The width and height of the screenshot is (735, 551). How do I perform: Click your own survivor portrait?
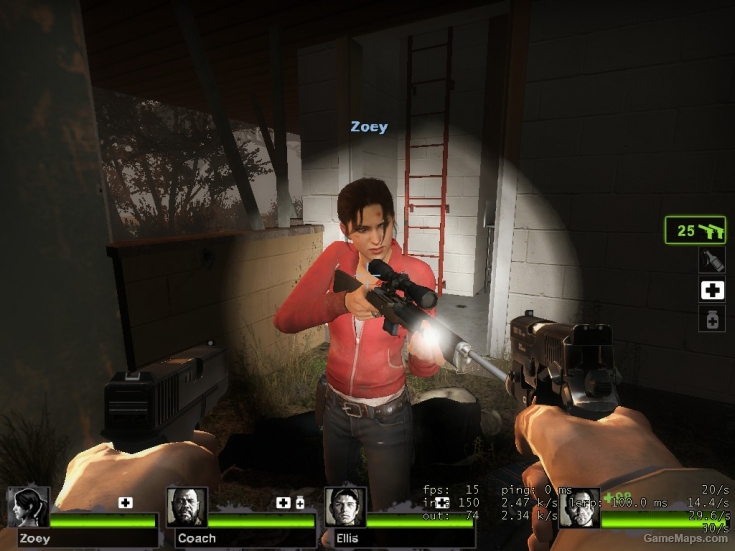pyautogui.click(x=579, y=508)
